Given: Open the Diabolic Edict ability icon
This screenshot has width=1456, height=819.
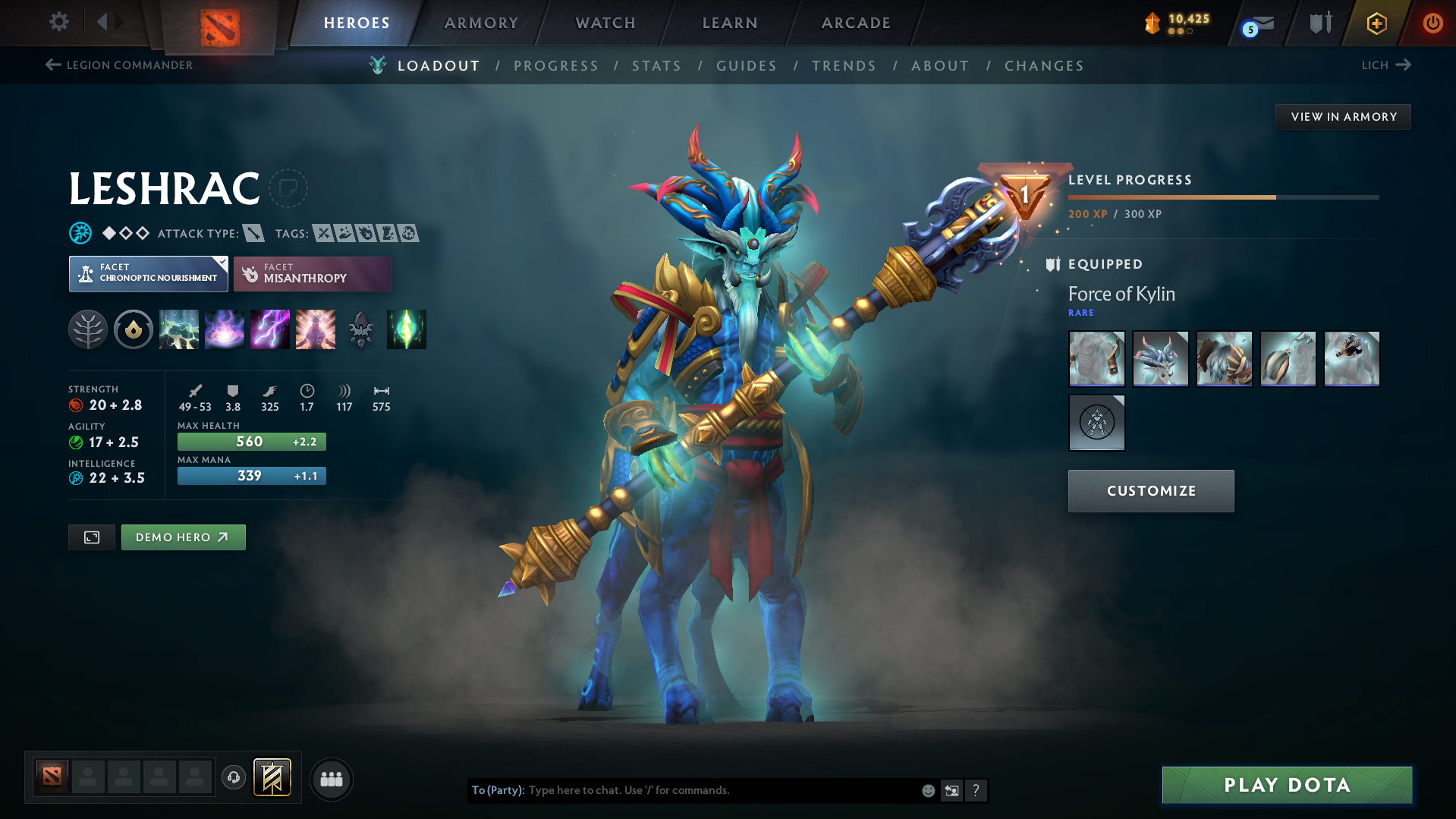Looking at the screenshot, I should click(x=225, y=329).
